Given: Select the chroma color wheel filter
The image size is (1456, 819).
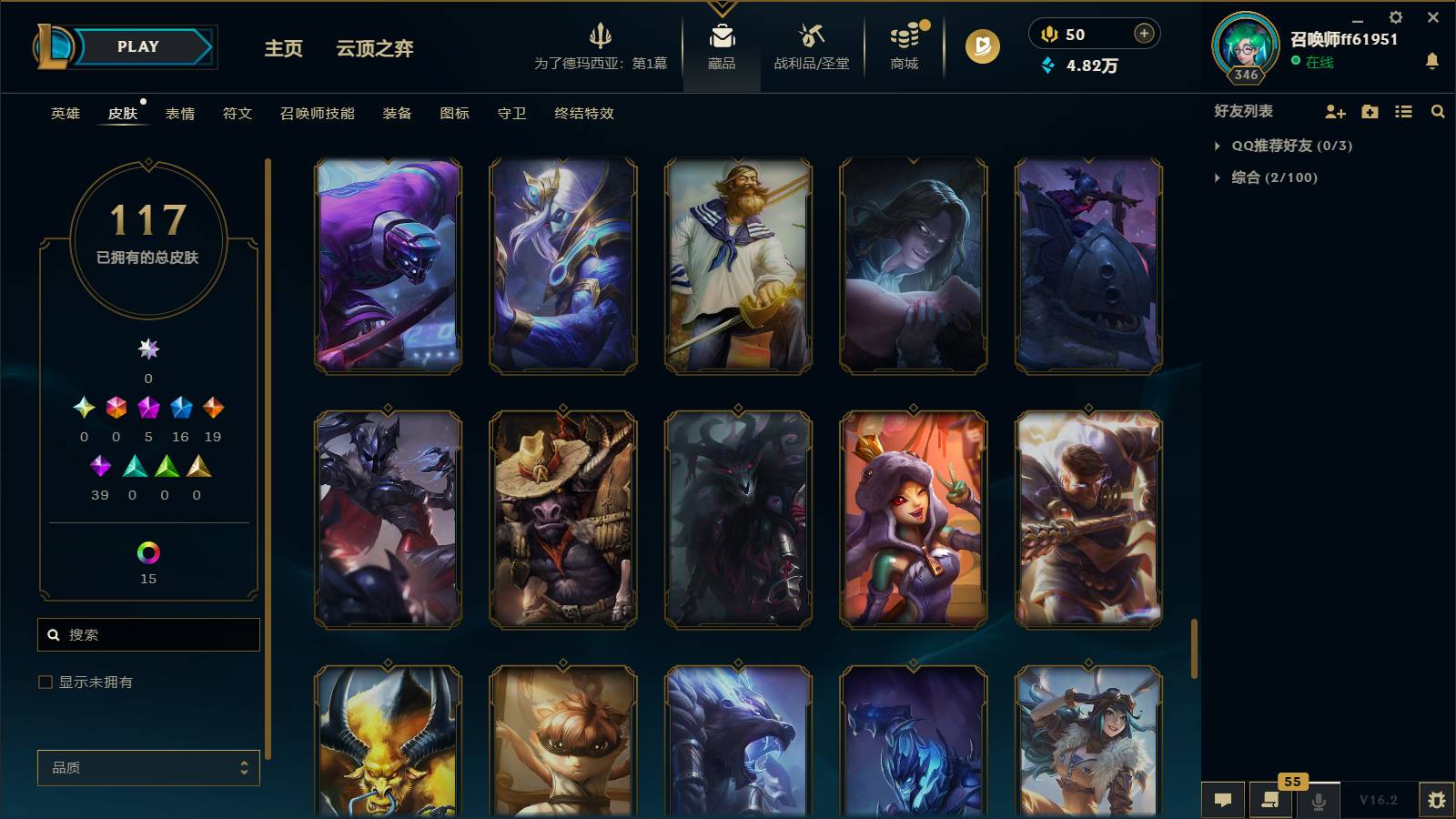Looking at the screenshot, I should pos(147,551).
